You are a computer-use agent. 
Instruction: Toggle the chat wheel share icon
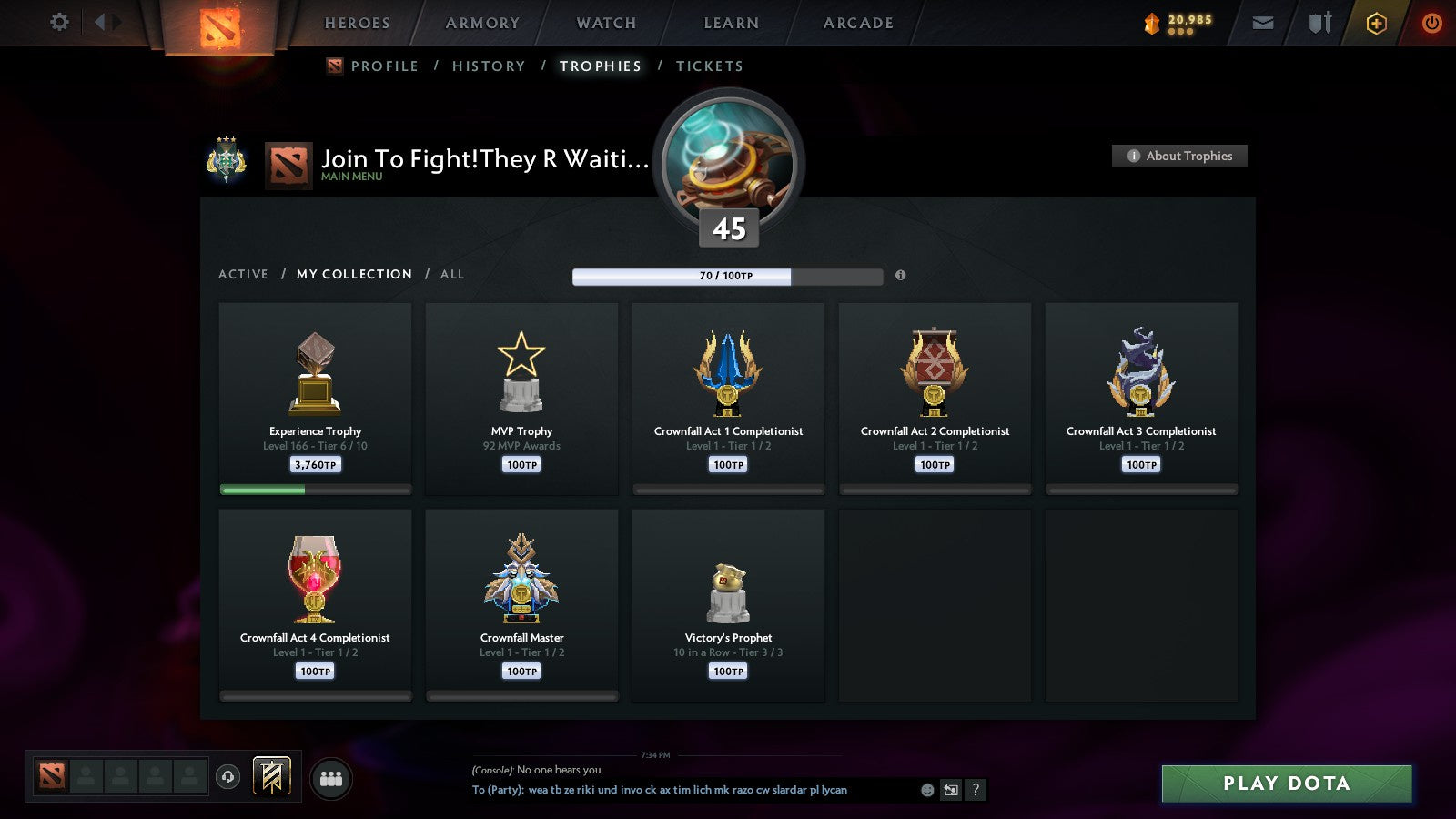point(950,790)
